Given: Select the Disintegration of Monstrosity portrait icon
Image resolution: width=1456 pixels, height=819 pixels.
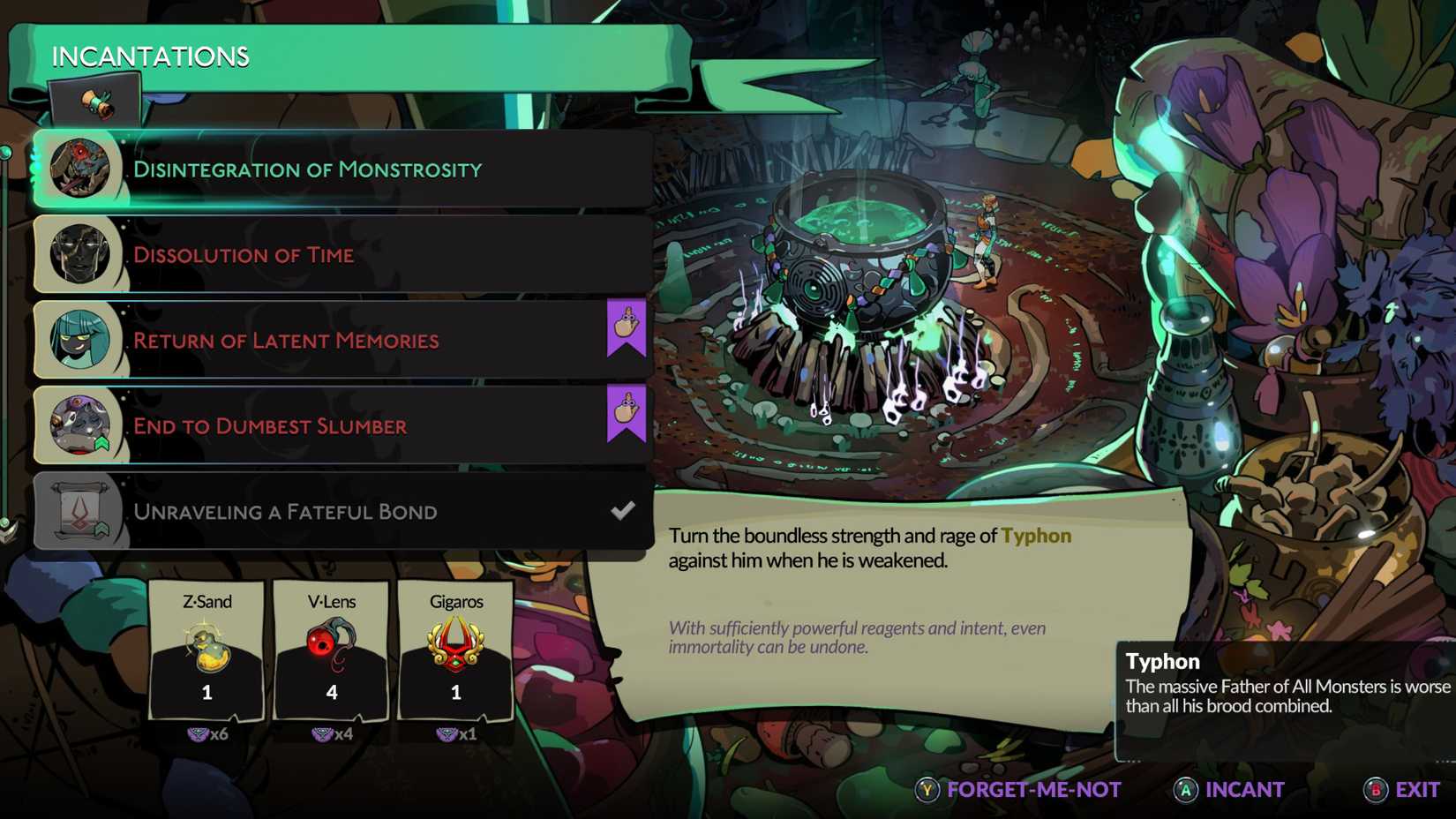Looking at the screenshot, I should [79, 168].
